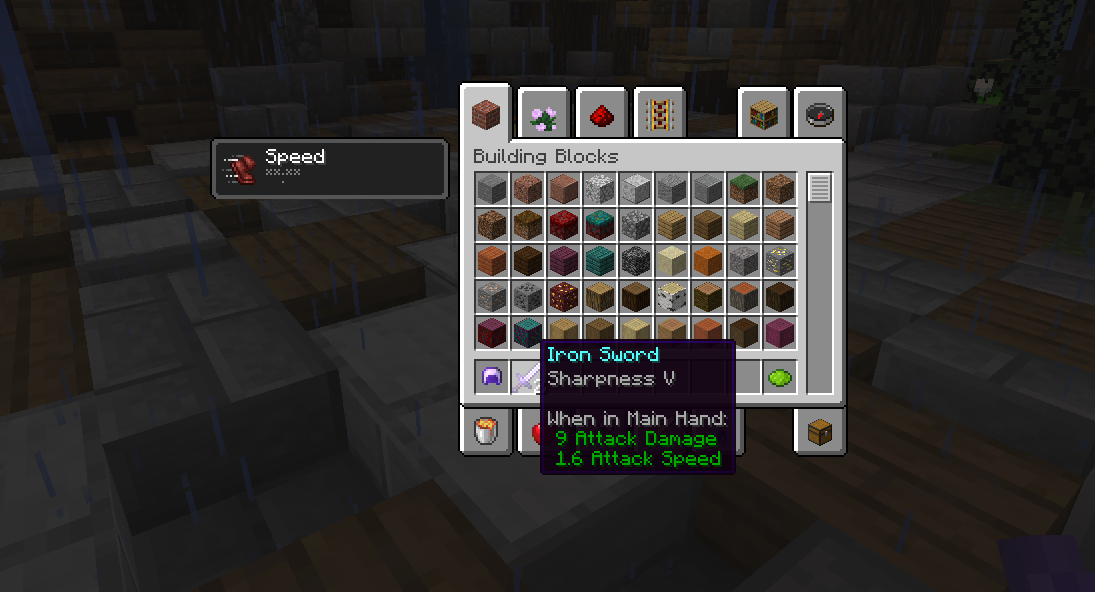The width and height of the screenshot is (1095, 592).
Task: Select the enchanted helmet in the hotbar
Action: (x=491, y=378)
